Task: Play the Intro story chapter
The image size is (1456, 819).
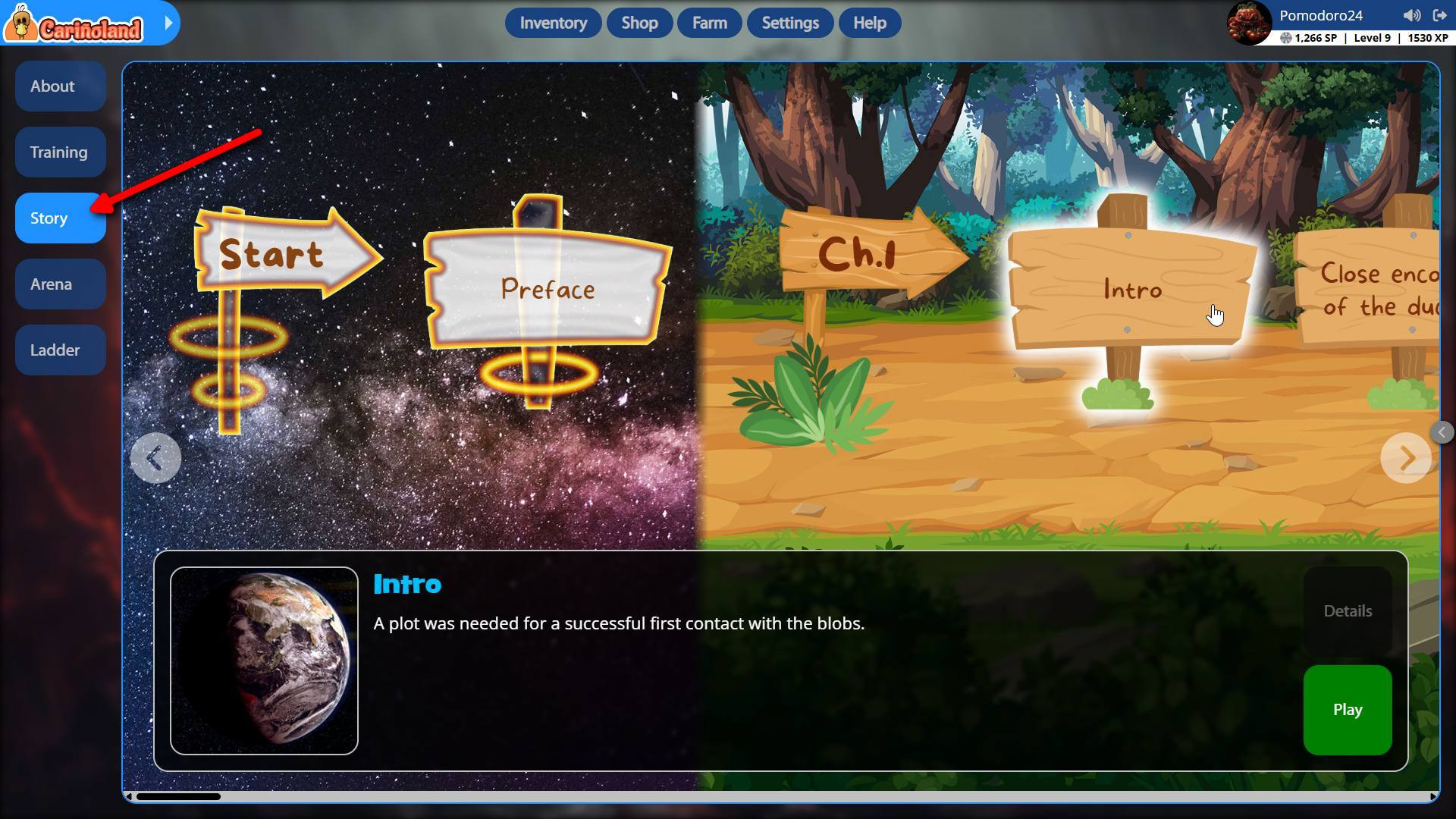Action: coord(1347,710)
